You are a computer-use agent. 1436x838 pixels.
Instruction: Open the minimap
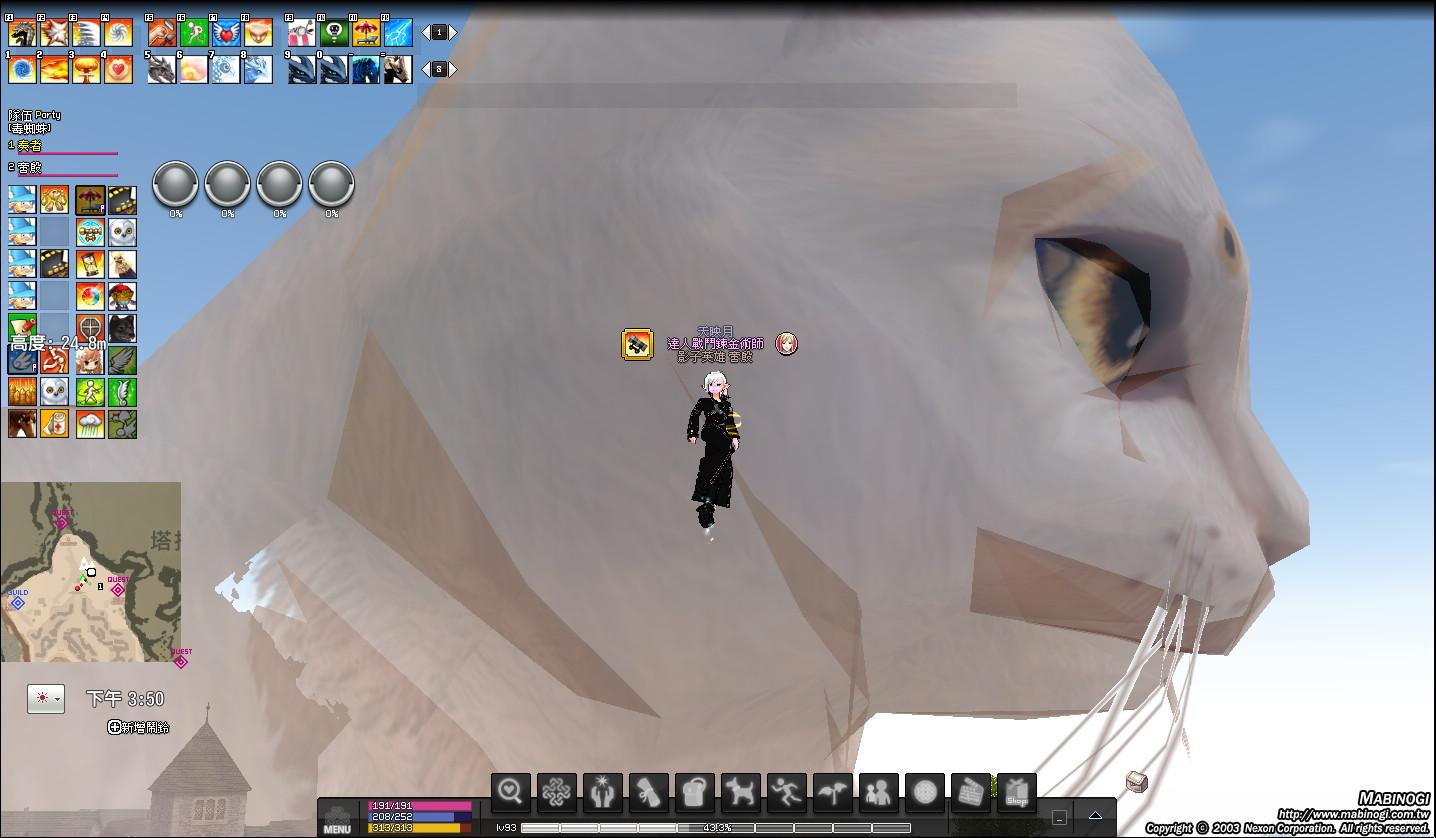(x=91, y=572)
